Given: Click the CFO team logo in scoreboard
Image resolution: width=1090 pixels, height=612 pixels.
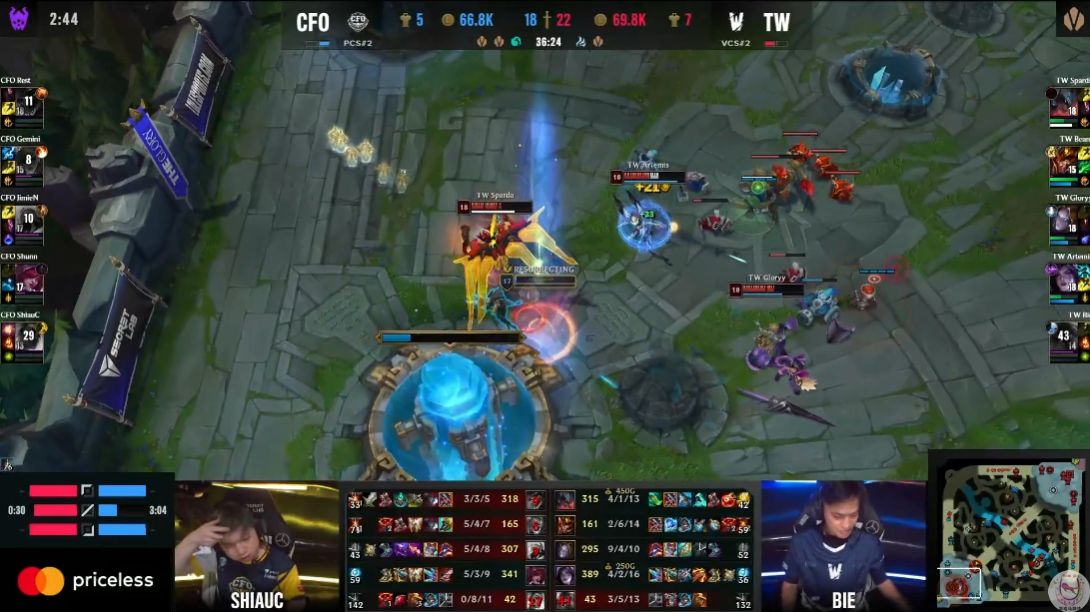Looking at the screenshot, I should (358, 22).
